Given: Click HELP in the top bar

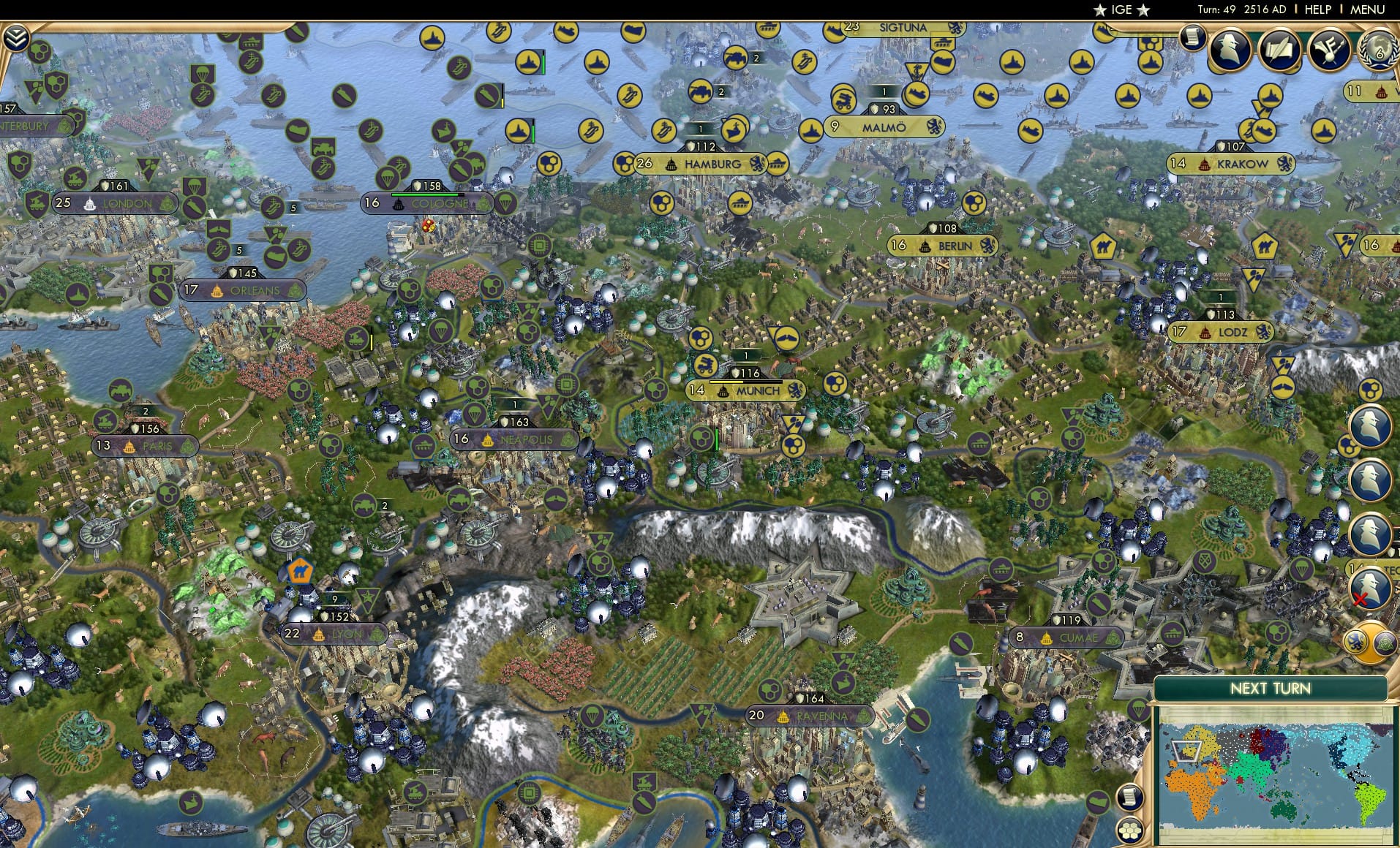Looking at the screenshot, I should tap(1314, 10).
